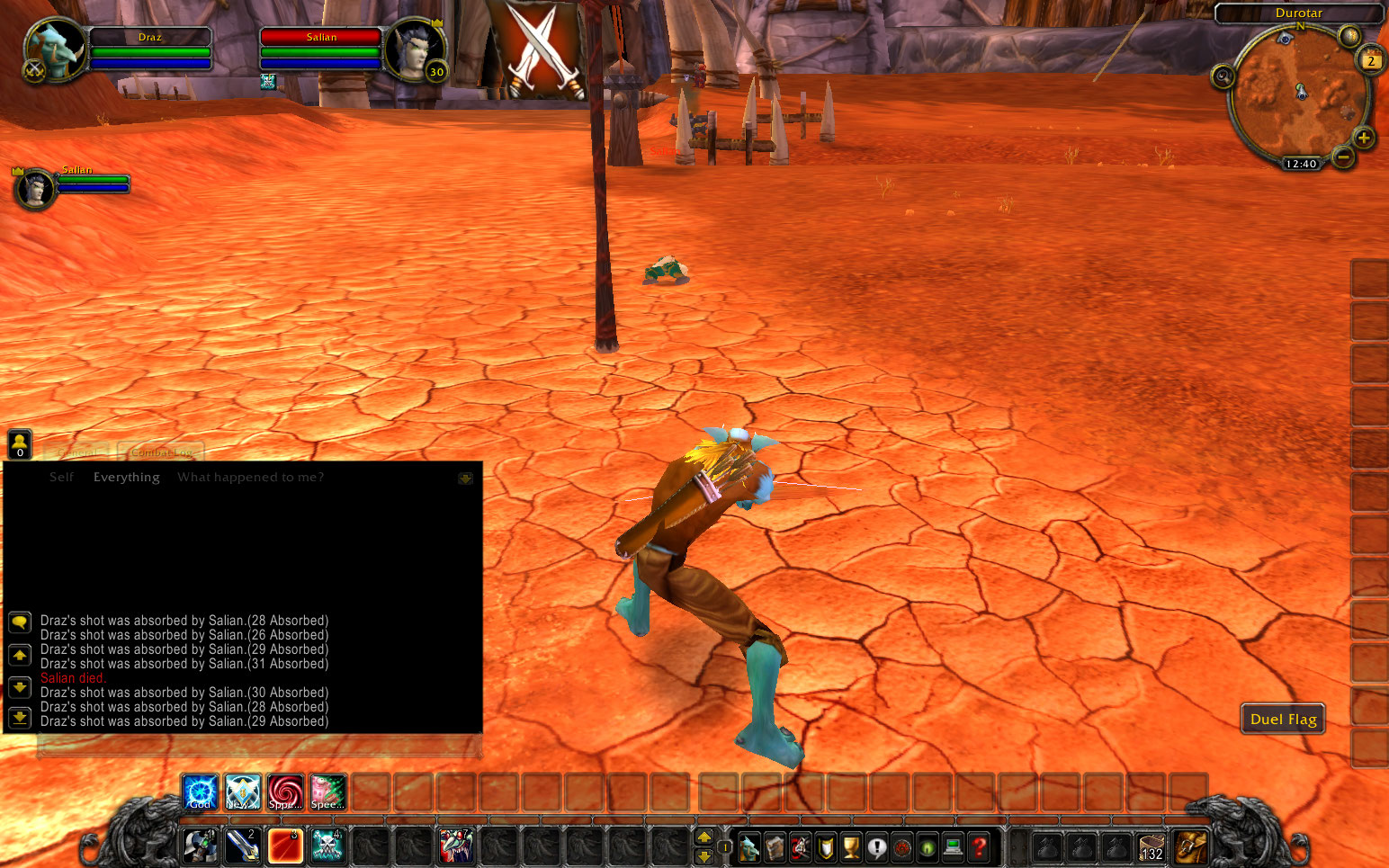Use the sword ability in action slot 2
This screenshot has height=868, width=1389.
(242, 846)
